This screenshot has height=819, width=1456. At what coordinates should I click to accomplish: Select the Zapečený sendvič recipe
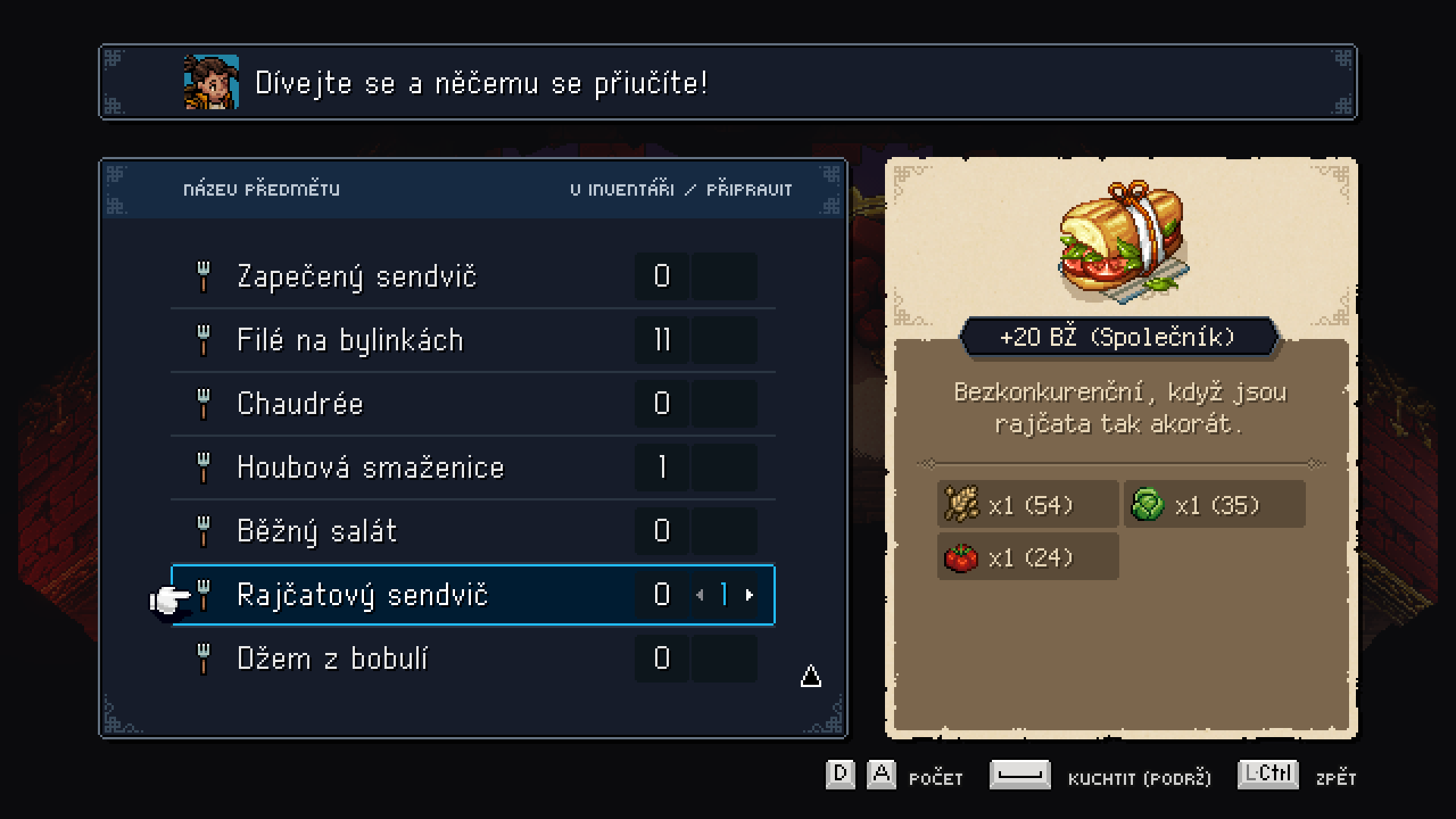click(x=356, y=276)
